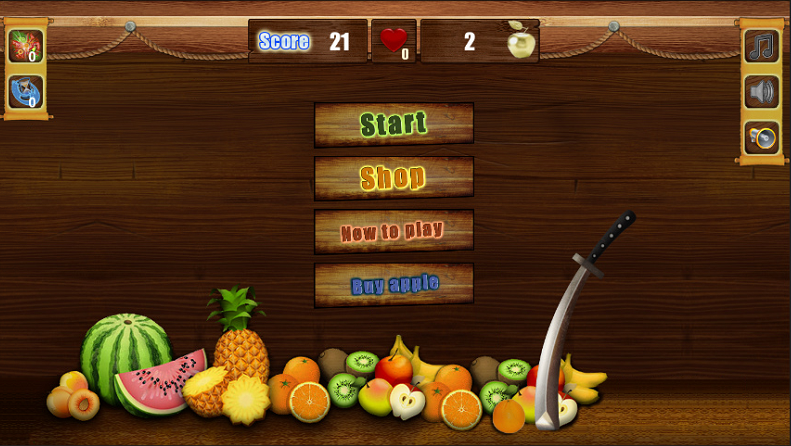Start the game from the main menu

393,124
